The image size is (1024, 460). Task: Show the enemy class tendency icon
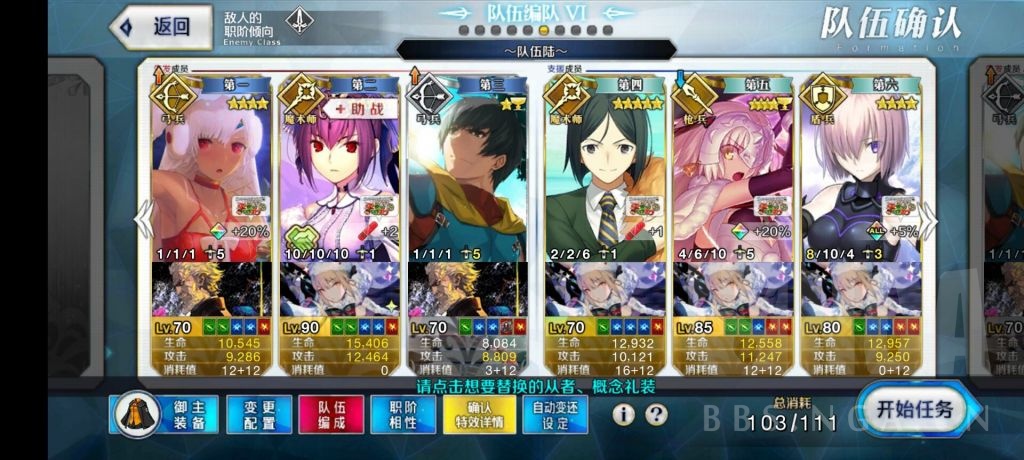pyautogui.click(x=299, y=22)
